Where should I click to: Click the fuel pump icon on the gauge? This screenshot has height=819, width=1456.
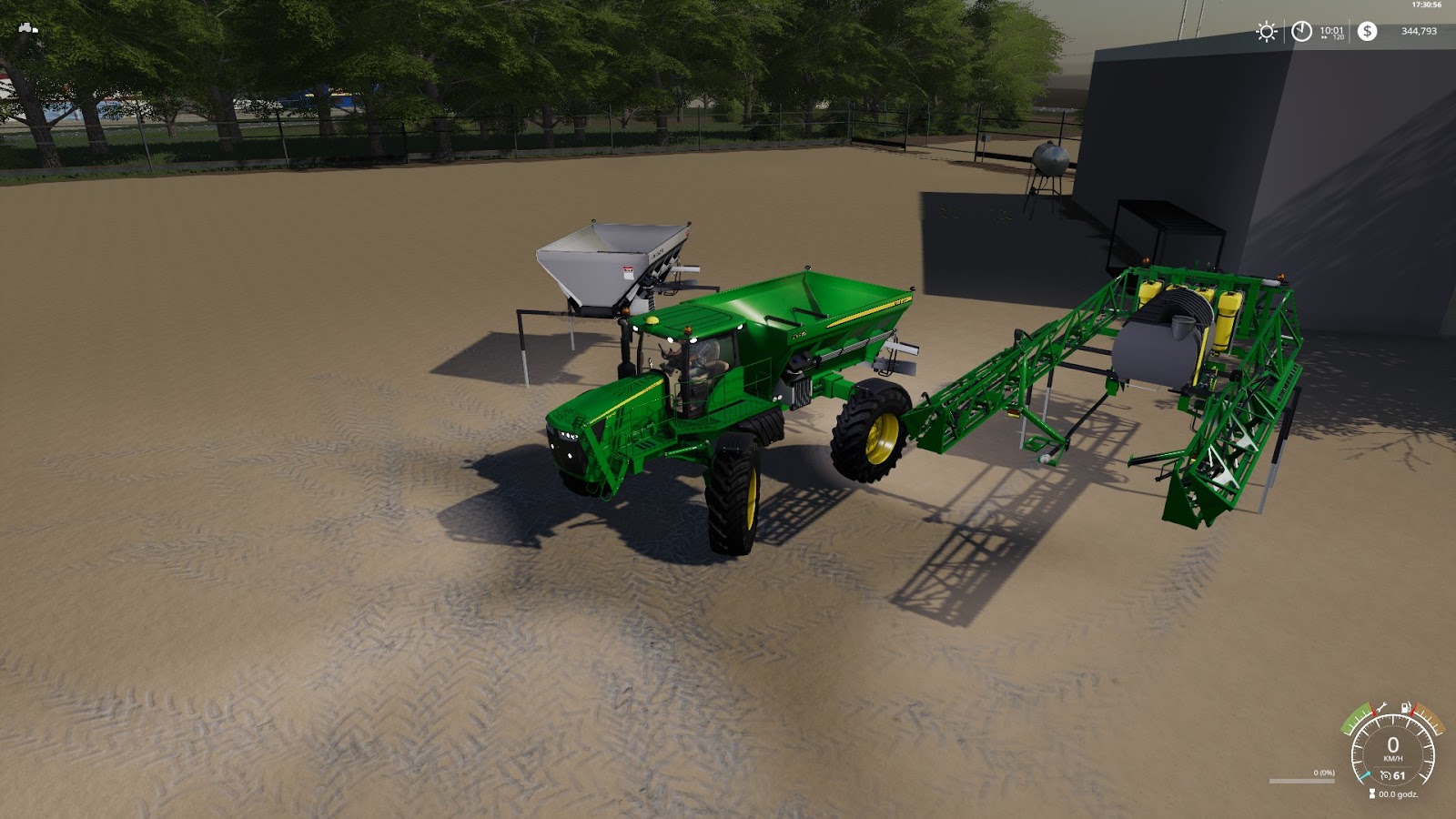[x=1405, y=708]
